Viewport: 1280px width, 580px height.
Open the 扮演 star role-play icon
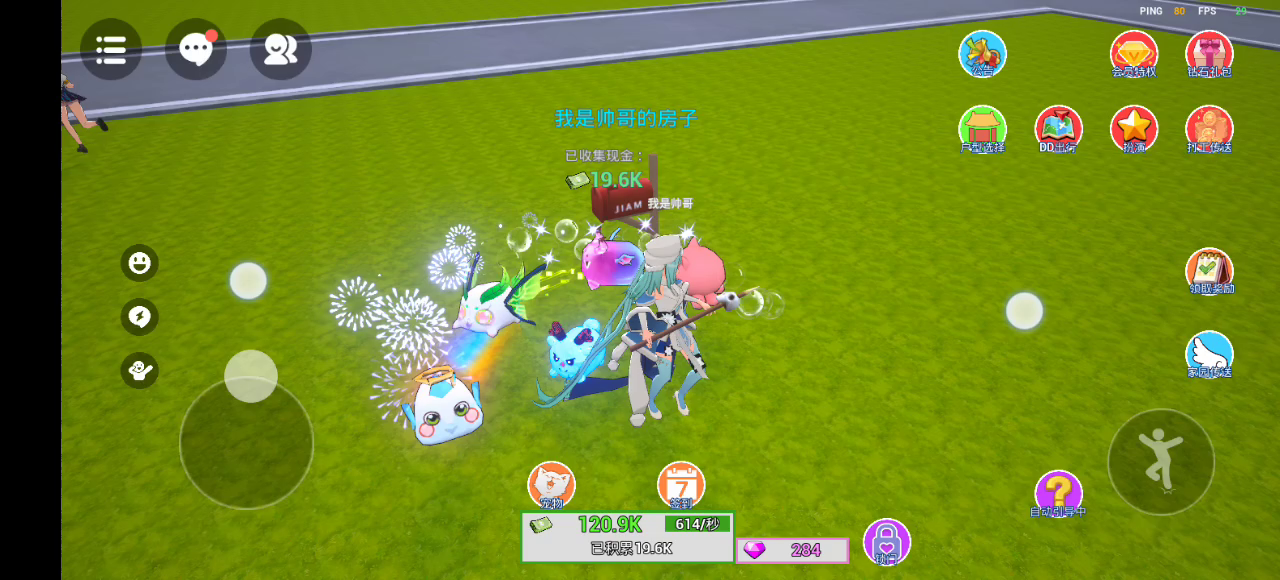1134,129
